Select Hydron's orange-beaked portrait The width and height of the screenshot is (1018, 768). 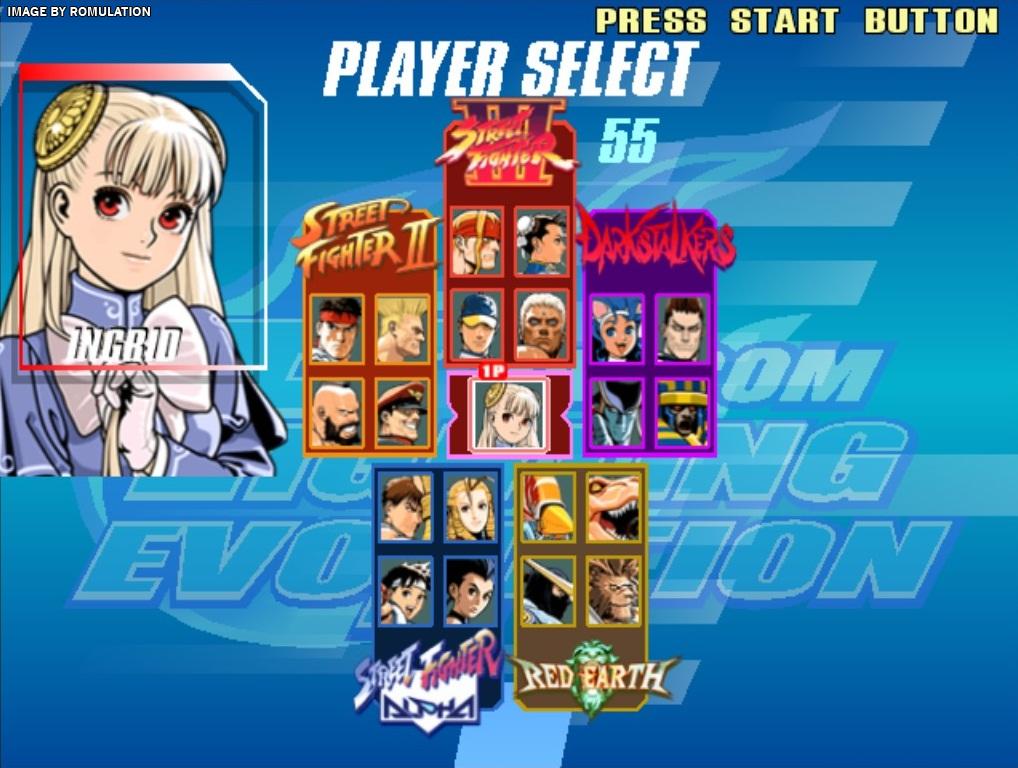548,507
